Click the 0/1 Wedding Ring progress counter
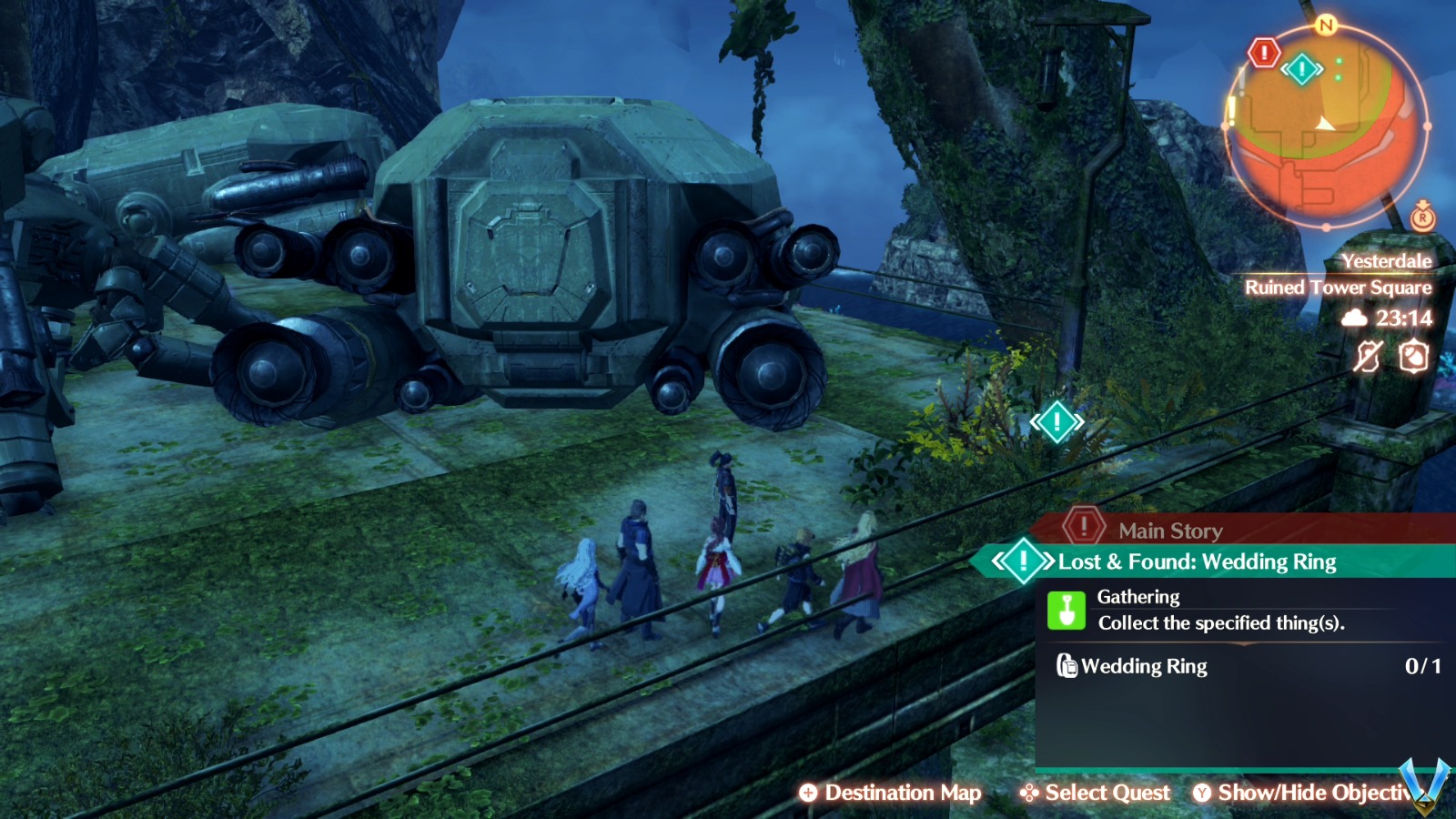The height and width of the screenshot is (819, 1456). pyautogui.click(x=1422, y=664)
